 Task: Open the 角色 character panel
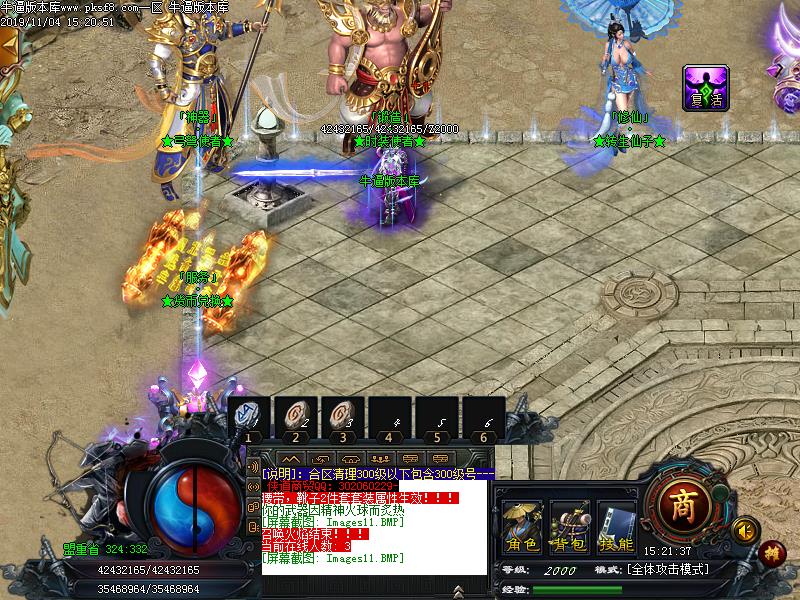point(522,526)
